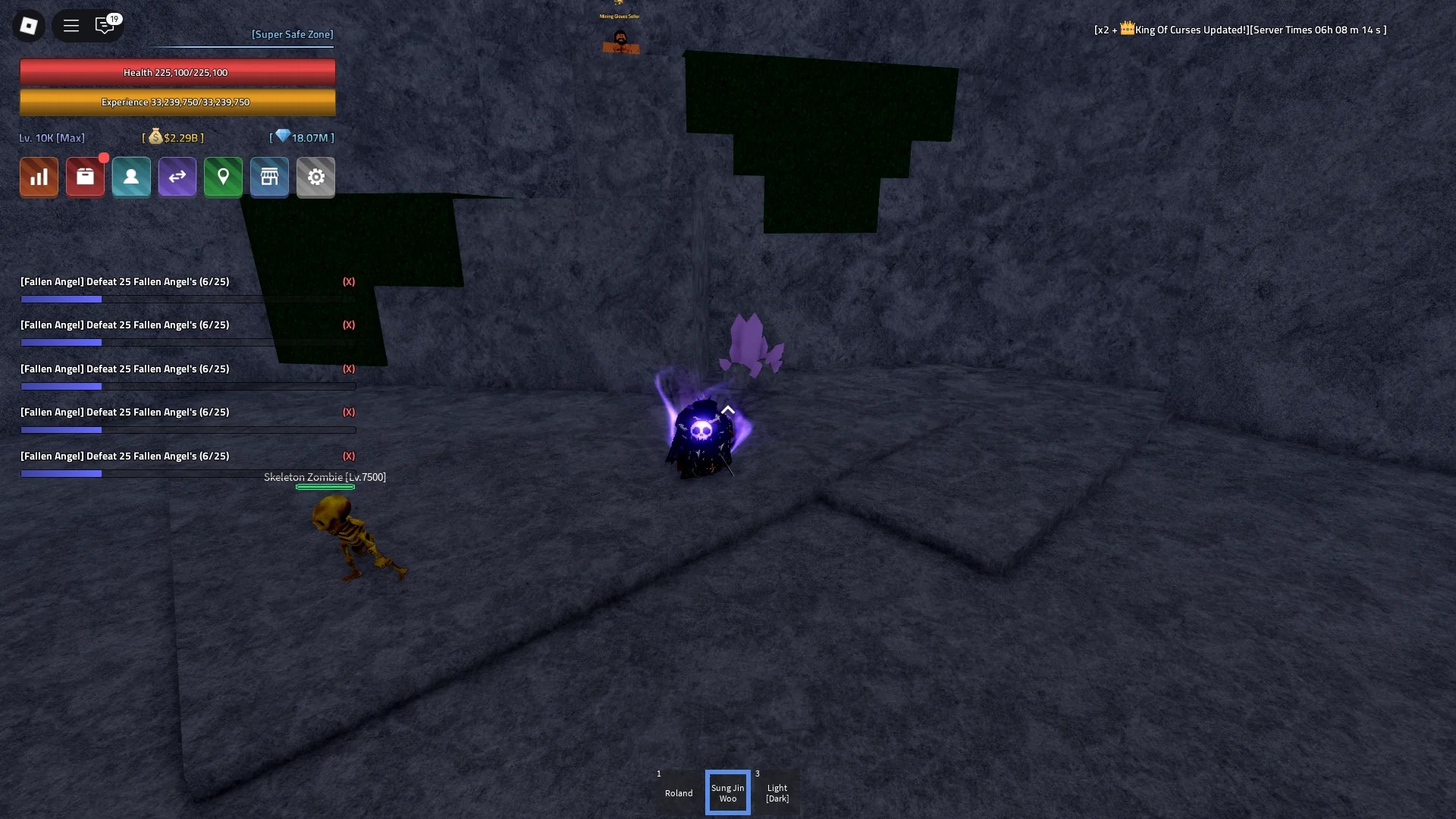Dismiss the topmost Fallen Angel quest with (X)

(349, 281)
